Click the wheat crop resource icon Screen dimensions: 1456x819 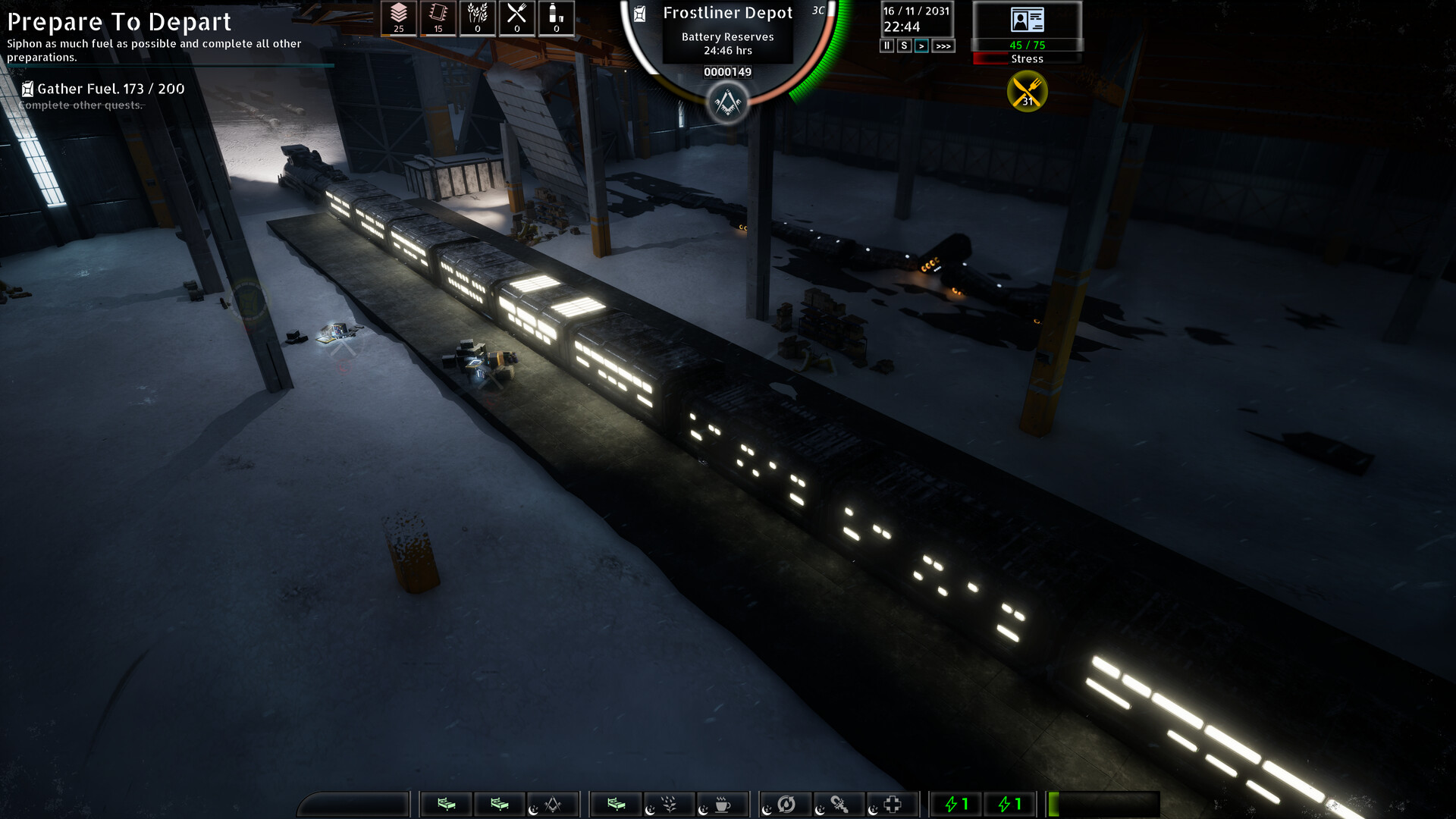click(478, 18)
